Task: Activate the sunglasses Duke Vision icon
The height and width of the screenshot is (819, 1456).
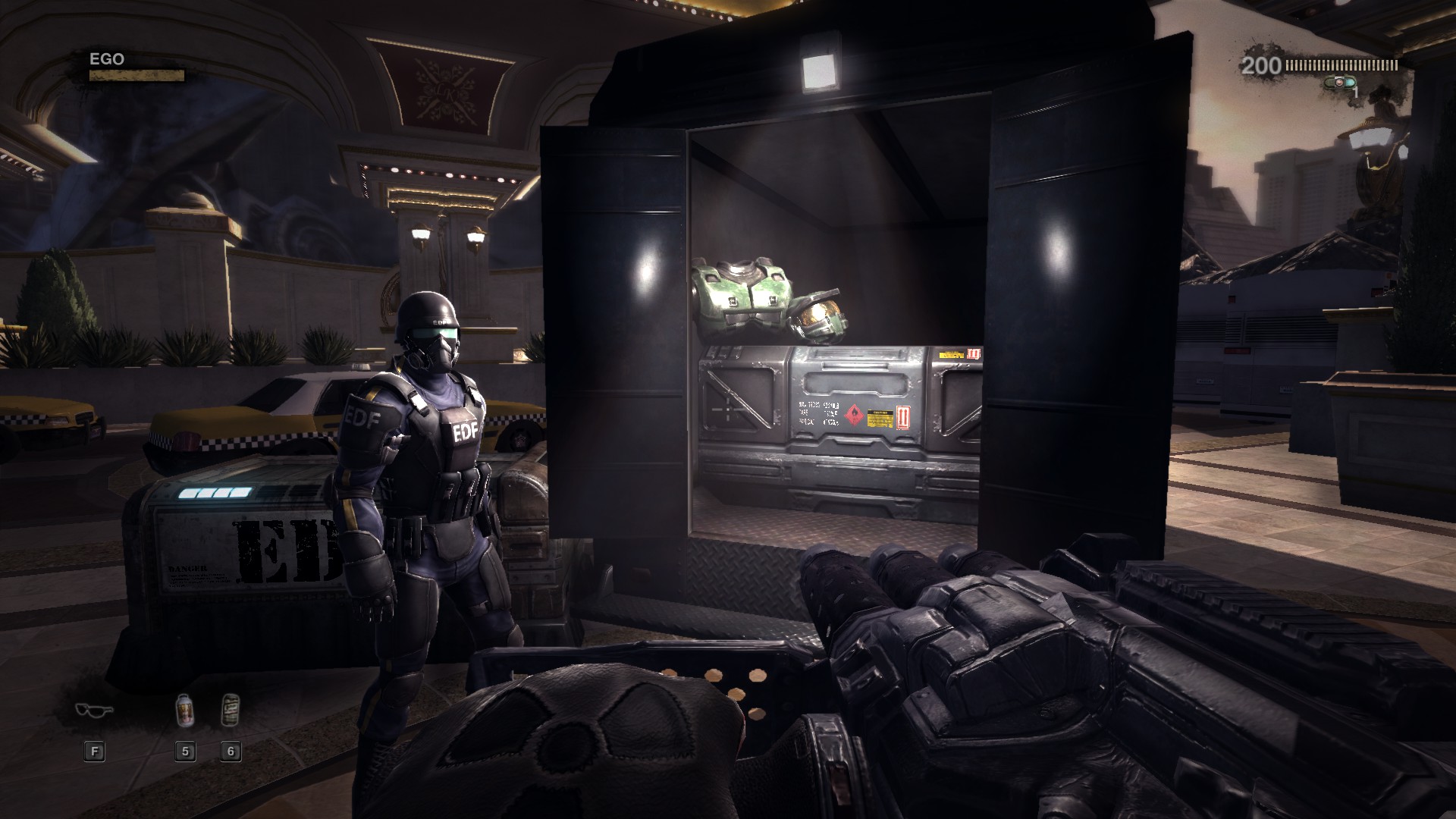Action: point(94,710)
